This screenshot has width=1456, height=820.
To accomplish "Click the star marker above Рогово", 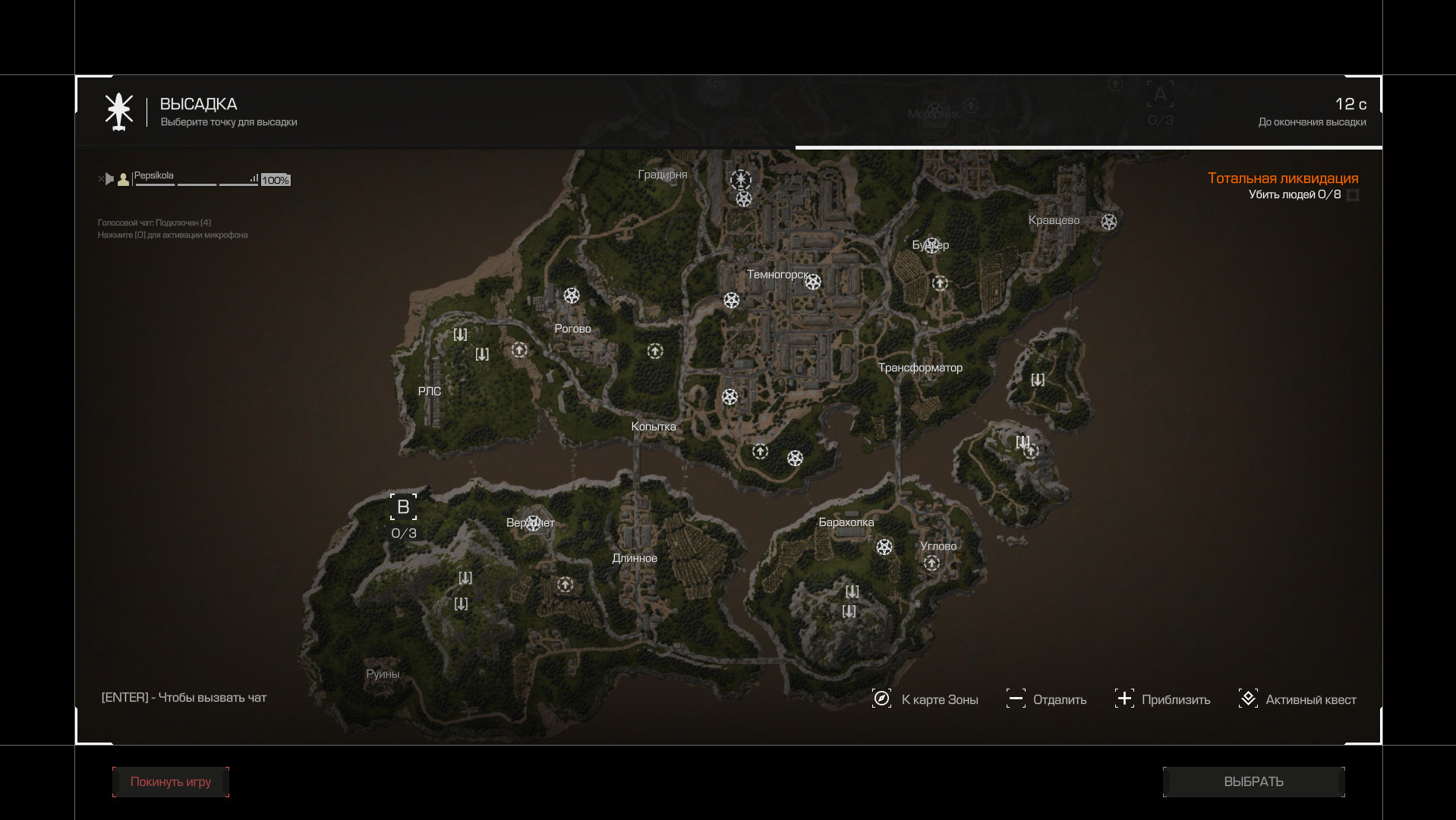I will [x=572, y=295].
